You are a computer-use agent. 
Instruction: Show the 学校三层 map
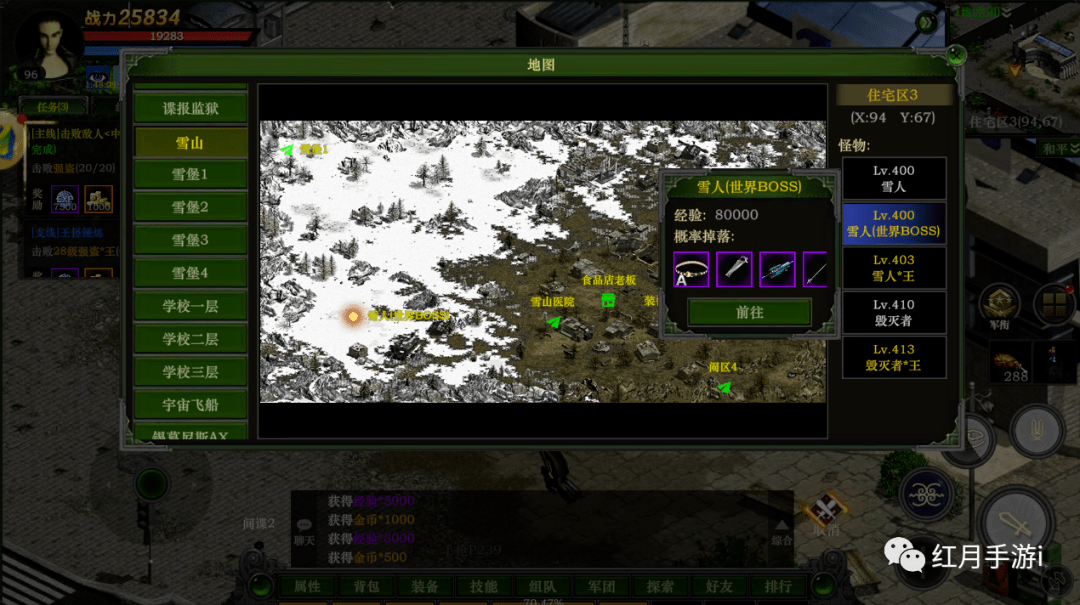(x=191, y=372)
